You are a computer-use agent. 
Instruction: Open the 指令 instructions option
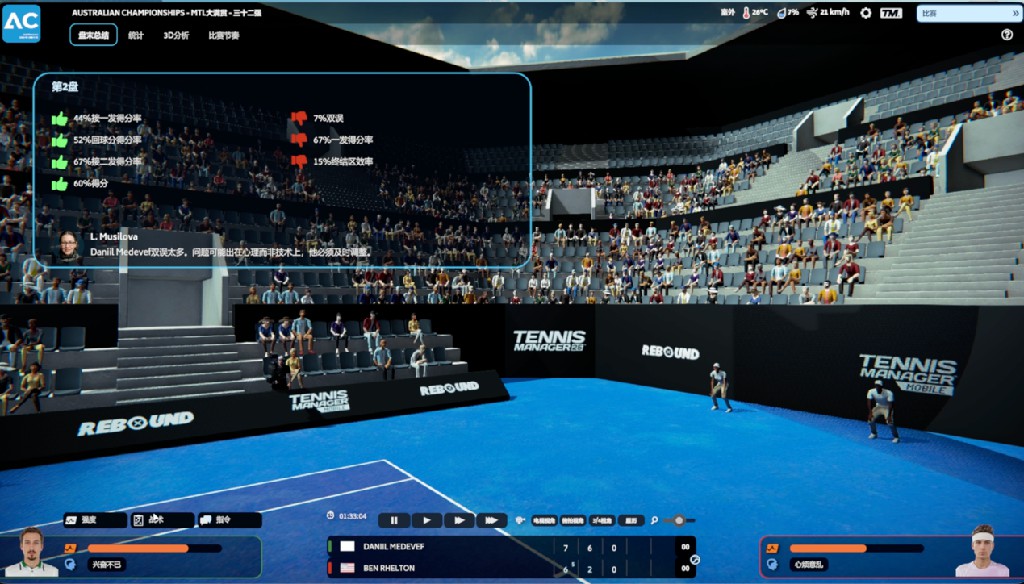(x=228, y=520)
